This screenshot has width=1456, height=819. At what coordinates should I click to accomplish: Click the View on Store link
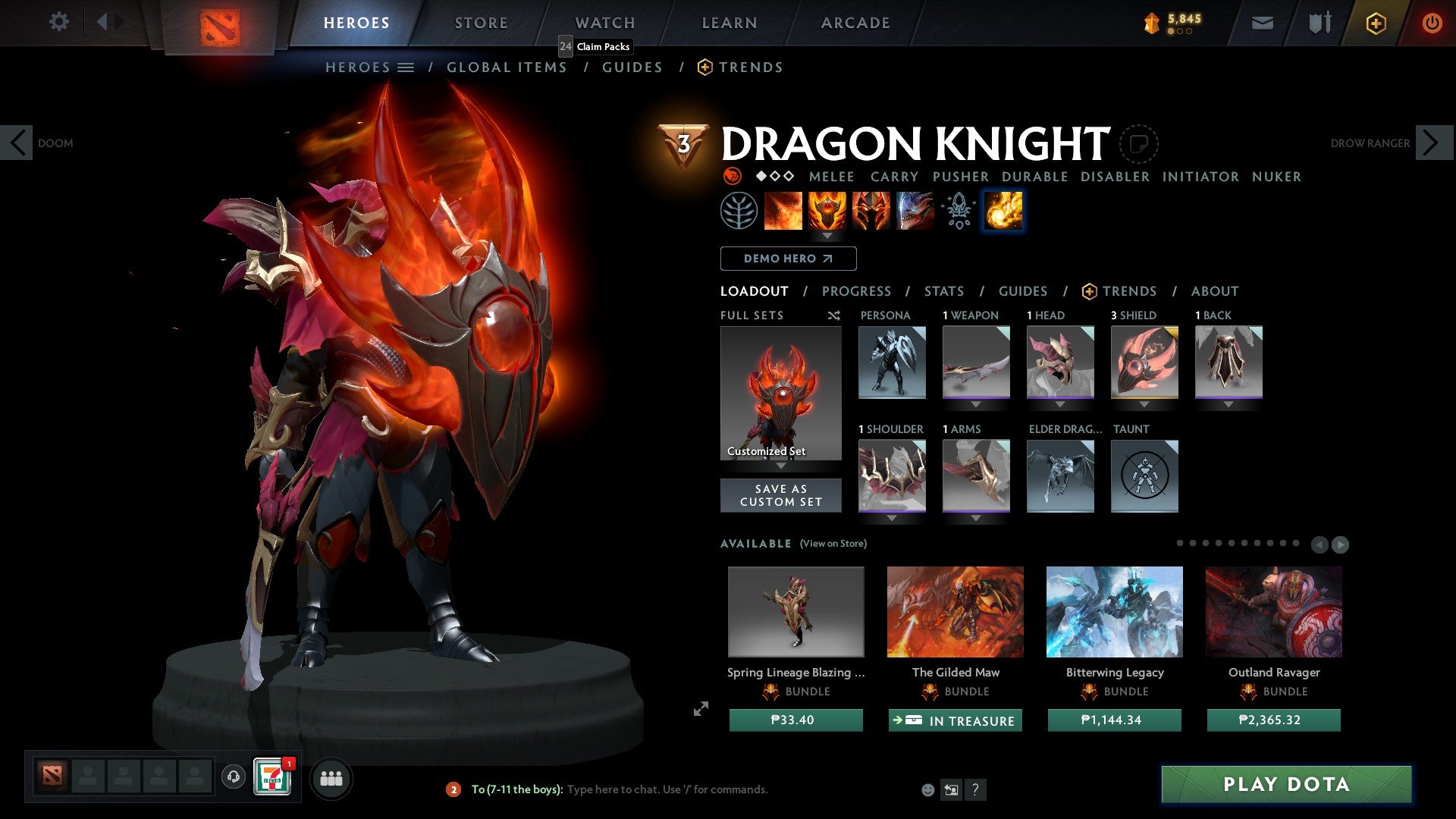point(833,544)
